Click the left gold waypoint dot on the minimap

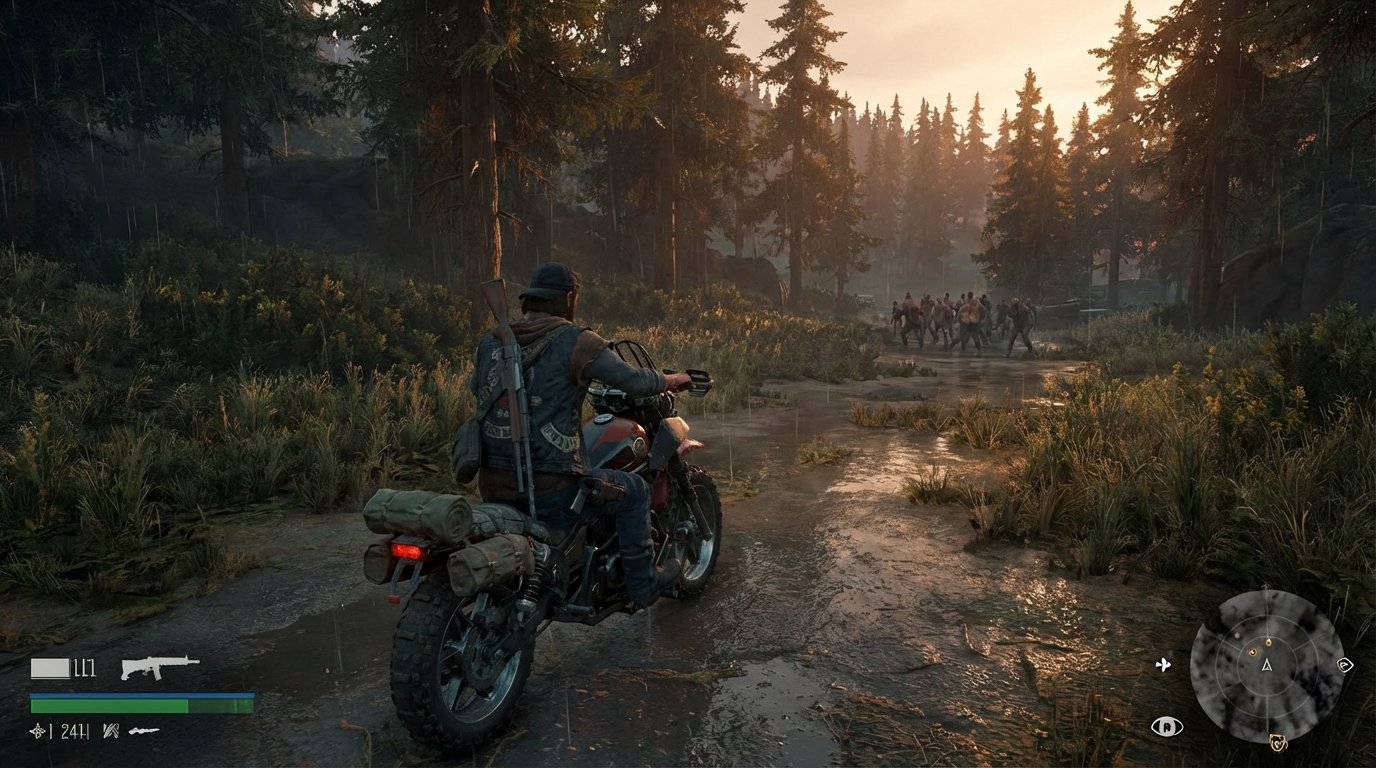[1253, 652]
